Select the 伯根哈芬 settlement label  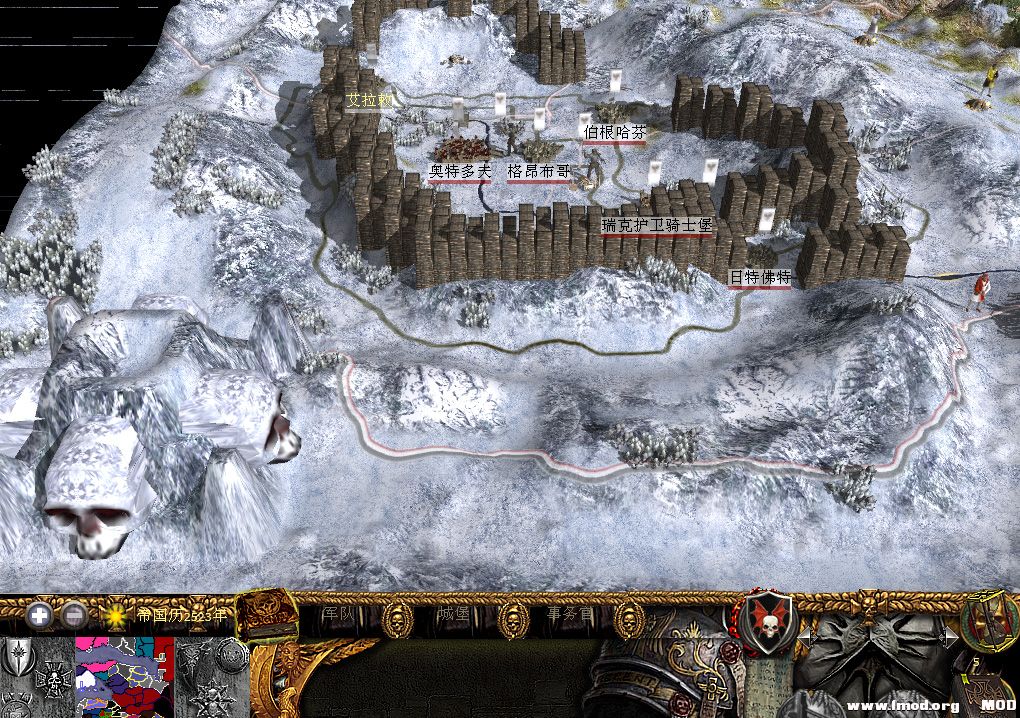point(614,132)
